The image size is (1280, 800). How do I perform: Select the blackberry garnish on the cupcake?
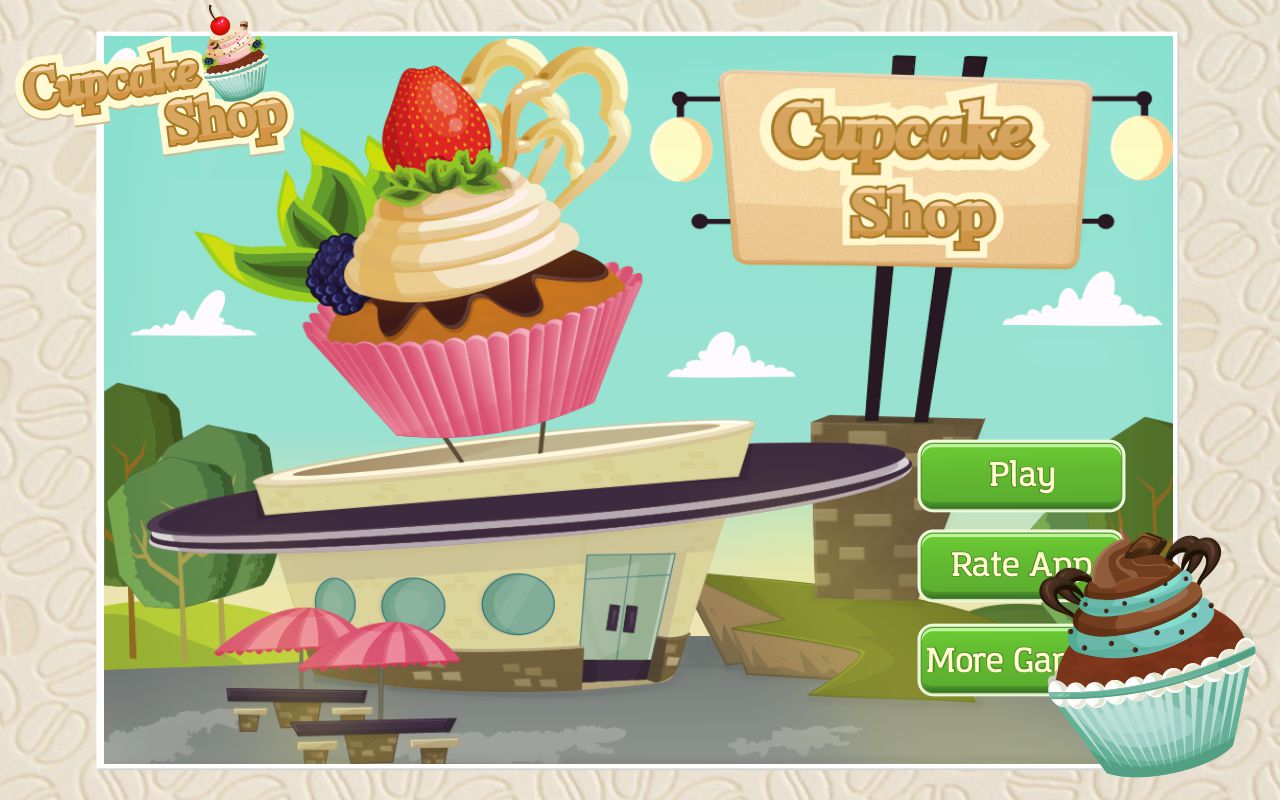point(330,275)
